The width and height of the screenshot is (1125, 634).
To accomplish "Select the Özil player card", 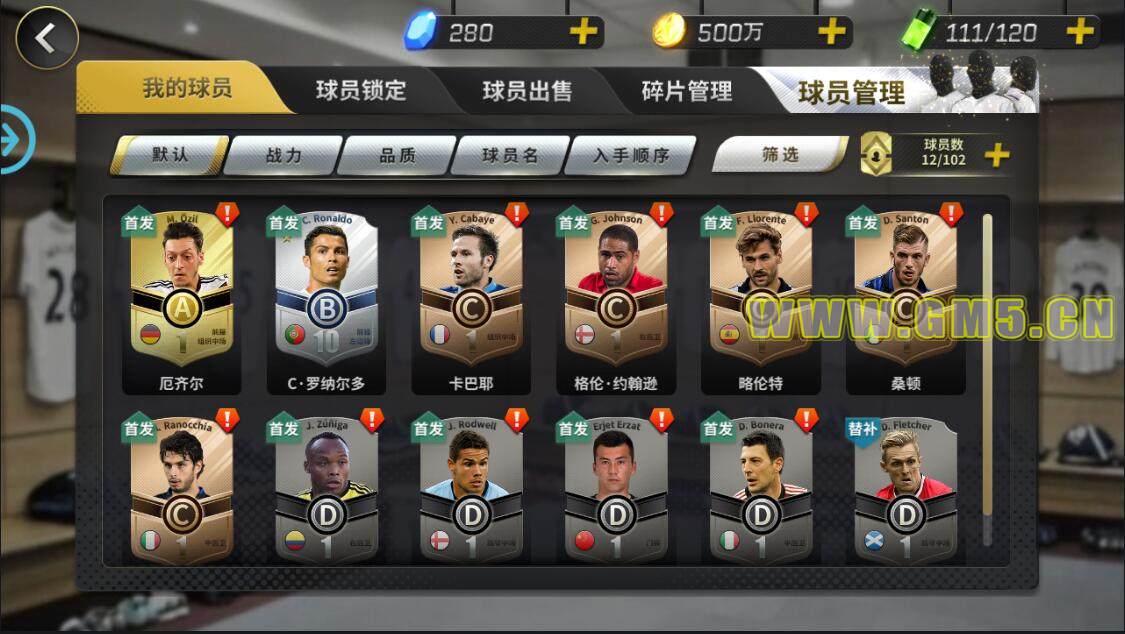I will click(181, 295).
